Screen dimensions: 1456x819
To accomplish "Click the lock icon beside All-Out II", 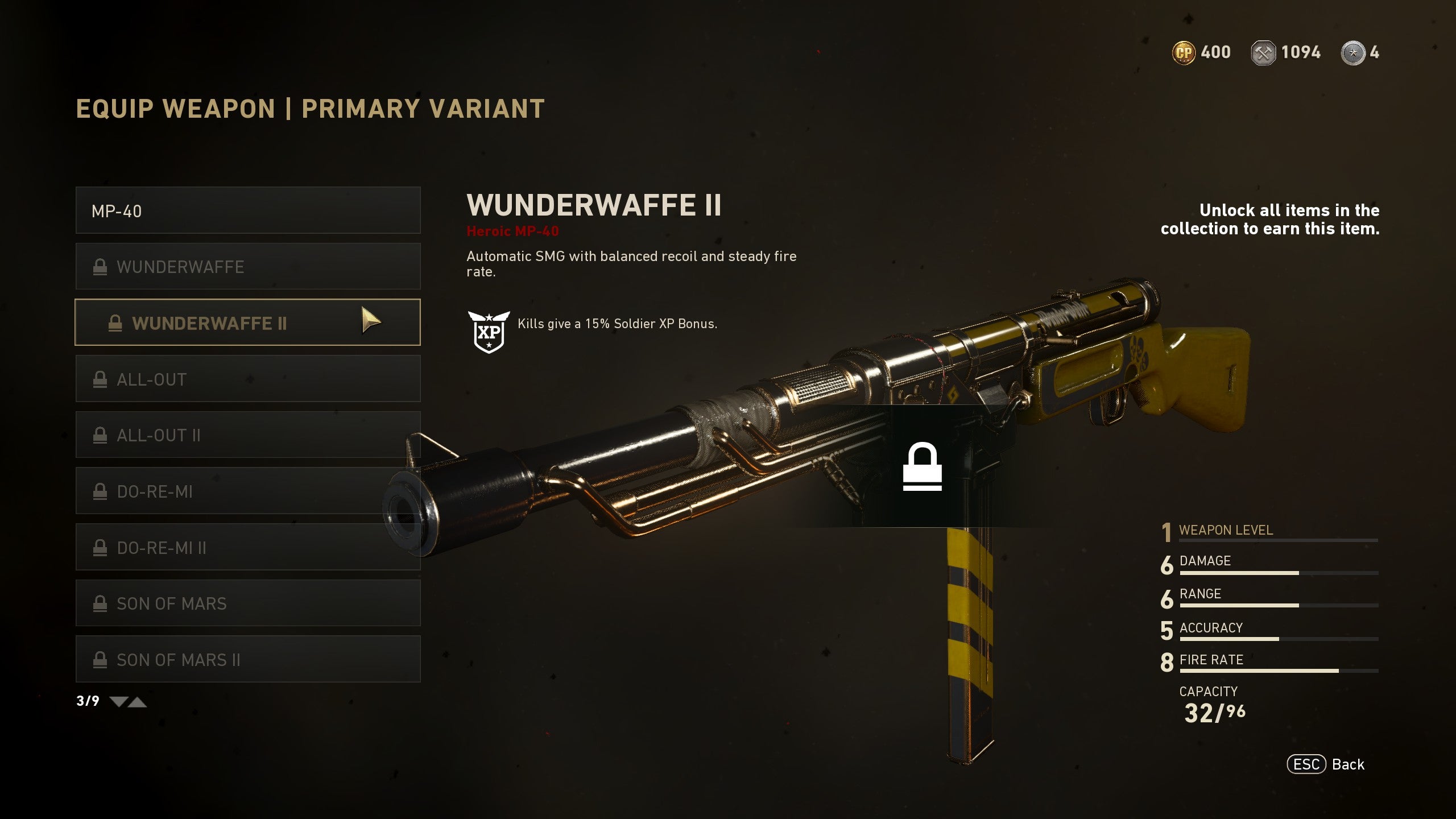I will (x=101, y=435).
